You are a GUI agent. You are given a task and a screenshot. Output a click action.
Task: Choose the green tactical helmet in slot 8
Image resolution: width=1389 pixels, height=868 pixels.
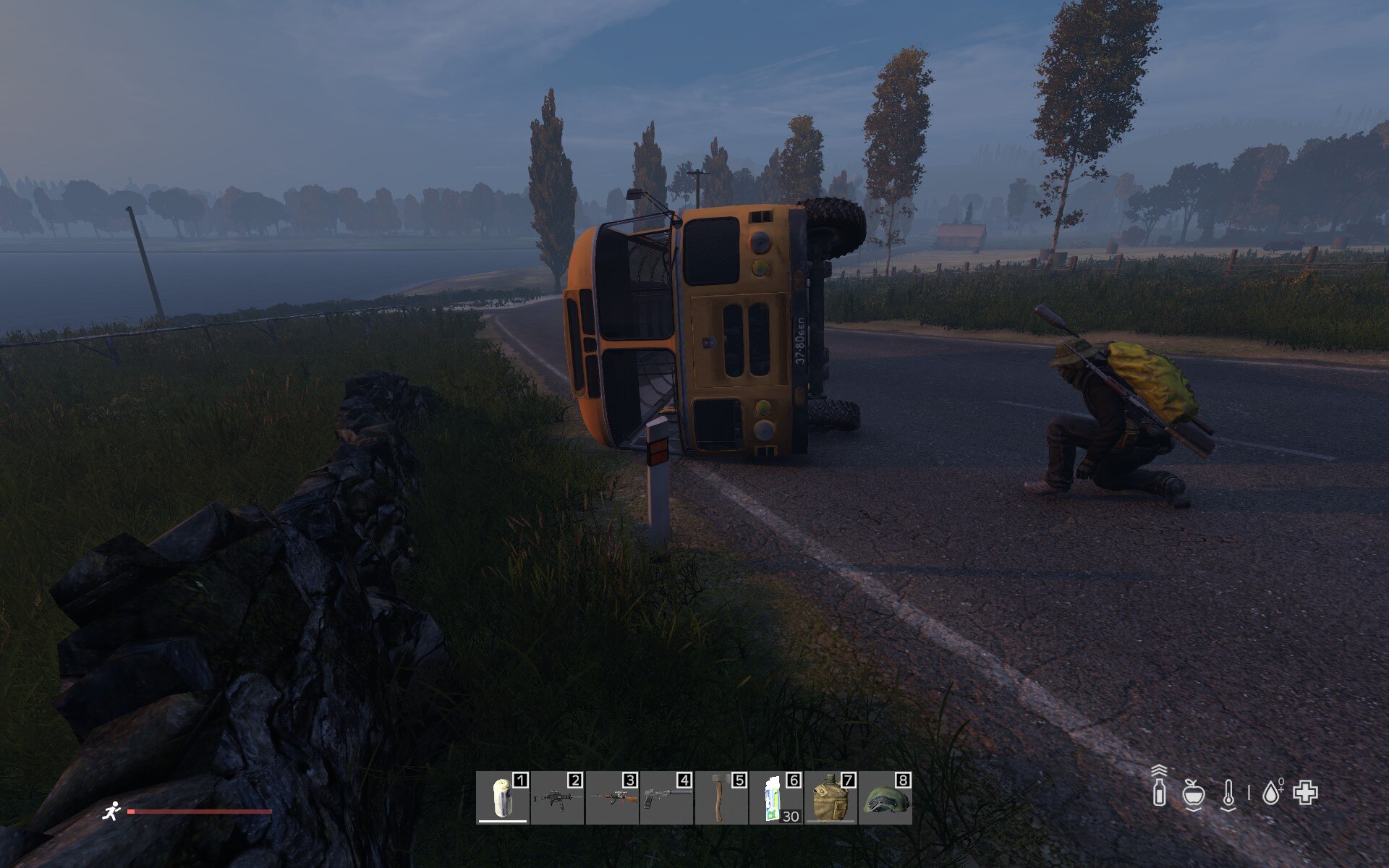[885, 798]
